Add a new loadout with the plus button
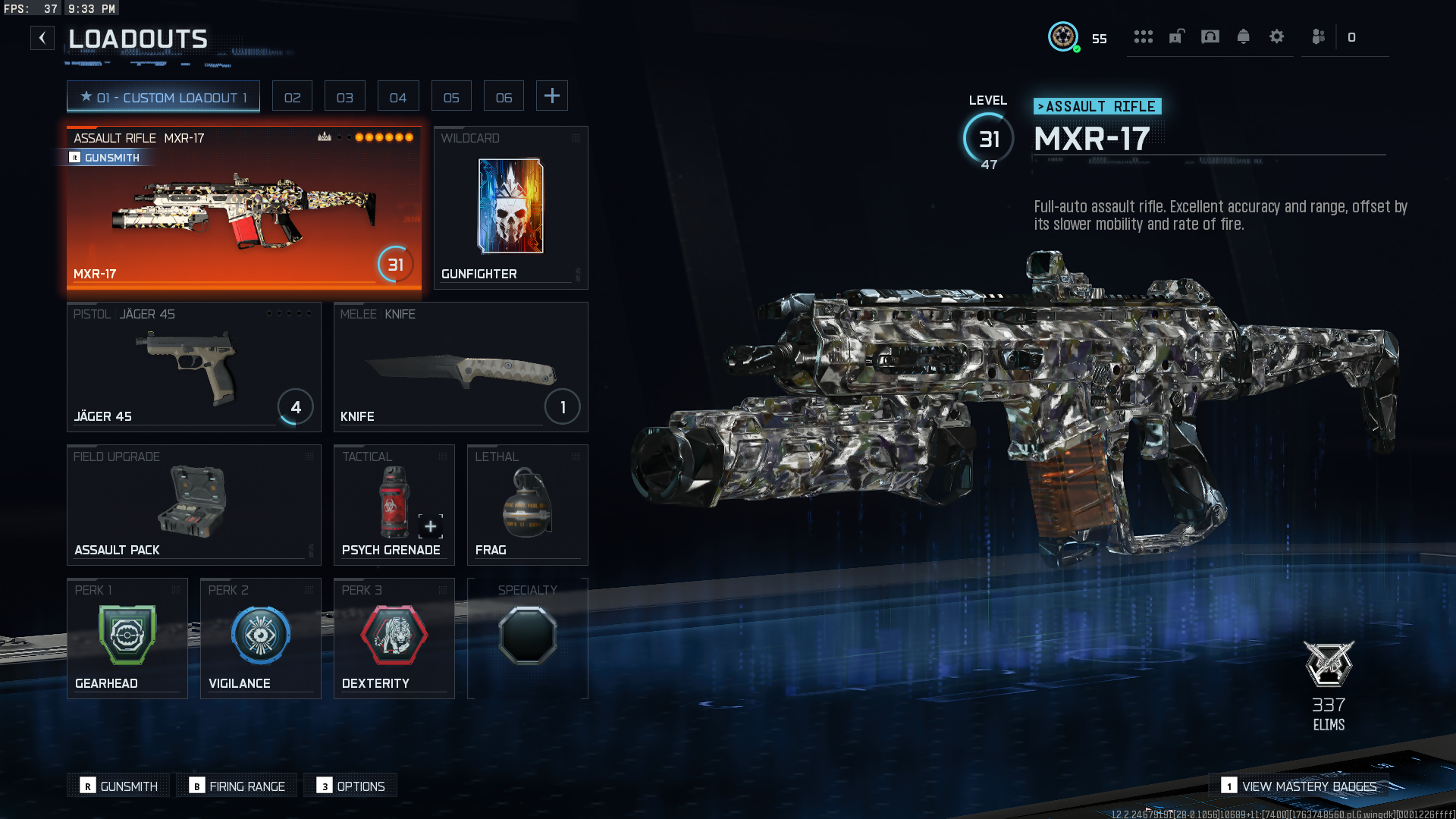Viewport: 1456px width, 819px height. (x=552, y=96)
